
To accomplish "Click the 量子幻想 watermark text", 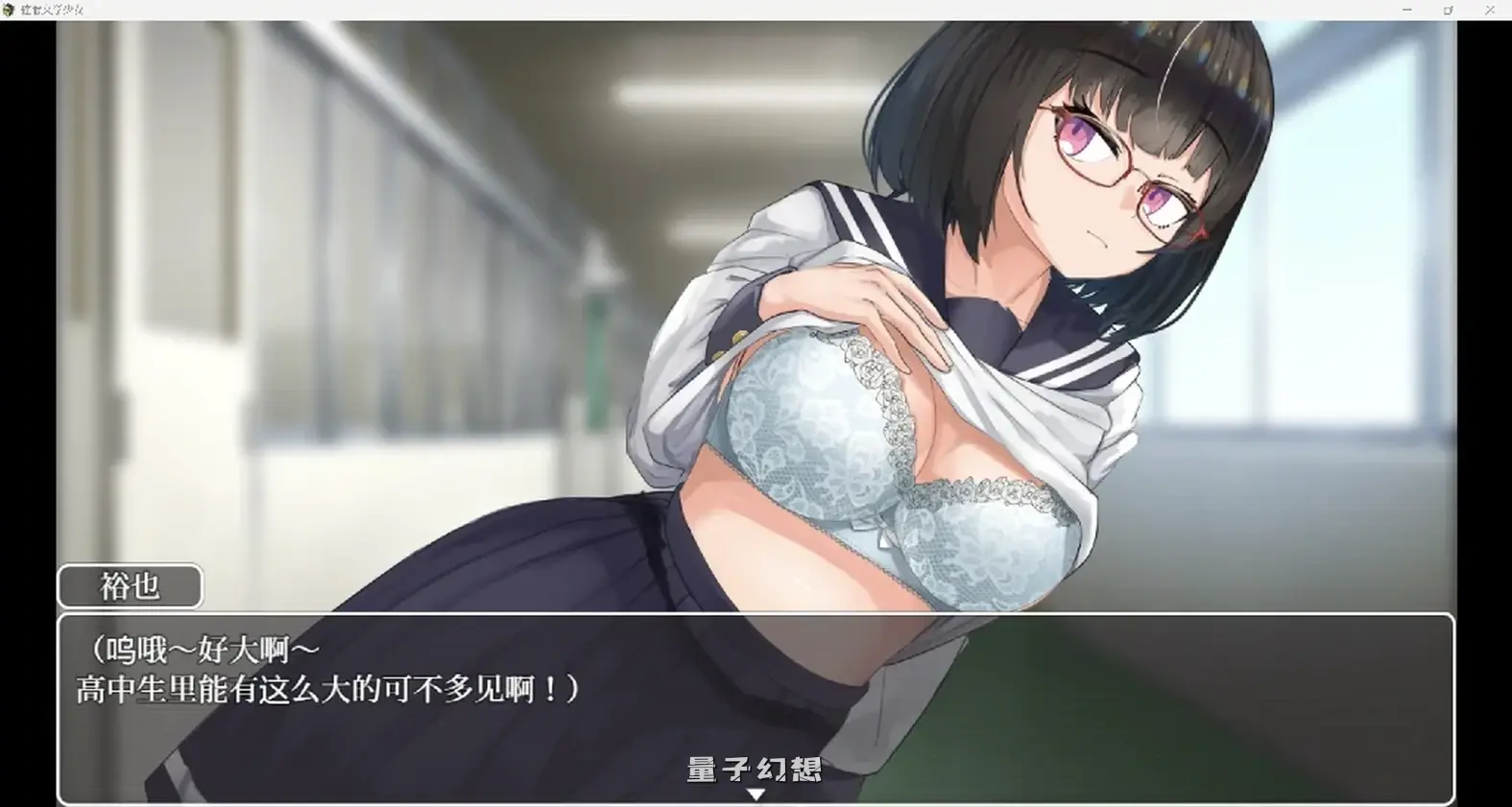I will (x=754, y=768).
